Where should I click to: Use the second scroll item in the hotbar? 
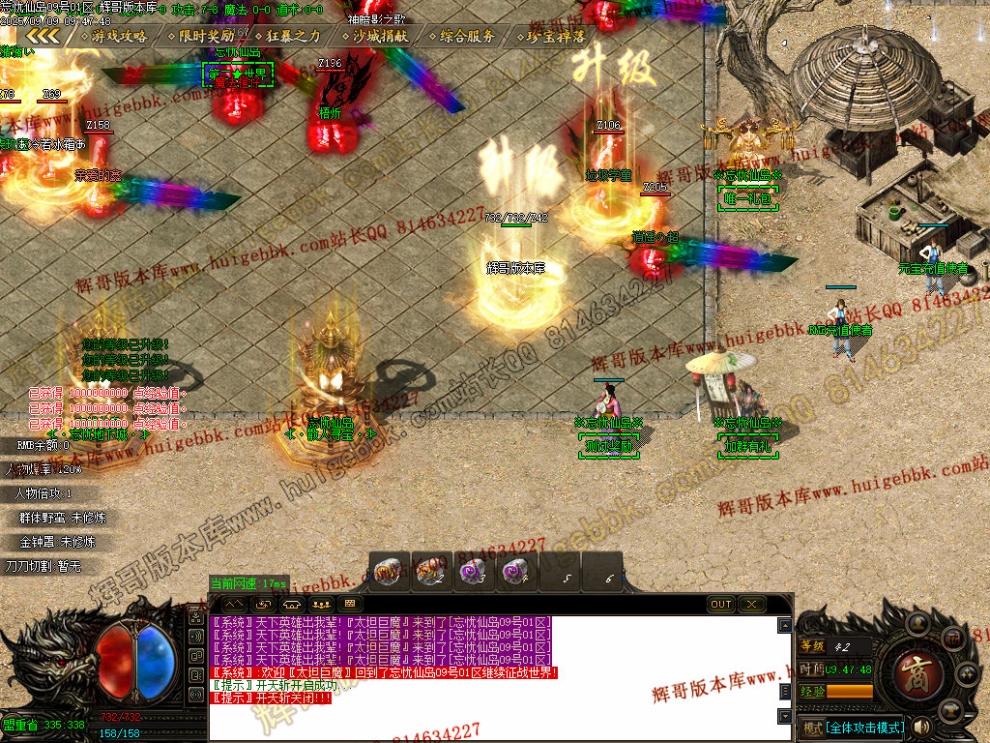[x=430, y=572]
